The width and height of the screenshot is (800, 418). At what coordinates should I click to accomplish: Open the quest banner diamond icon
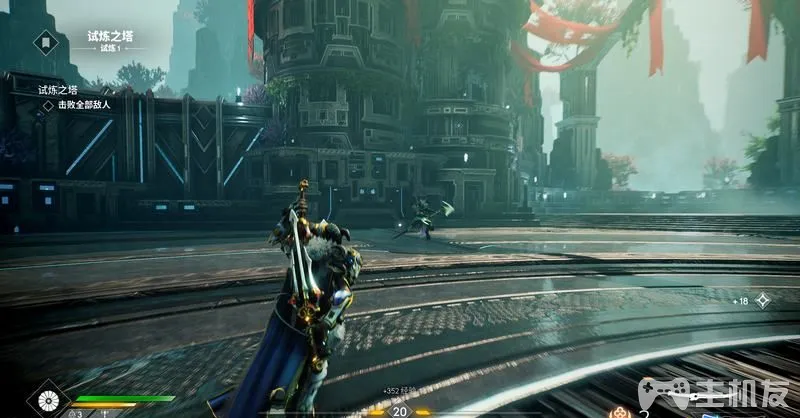coord(46,42)
